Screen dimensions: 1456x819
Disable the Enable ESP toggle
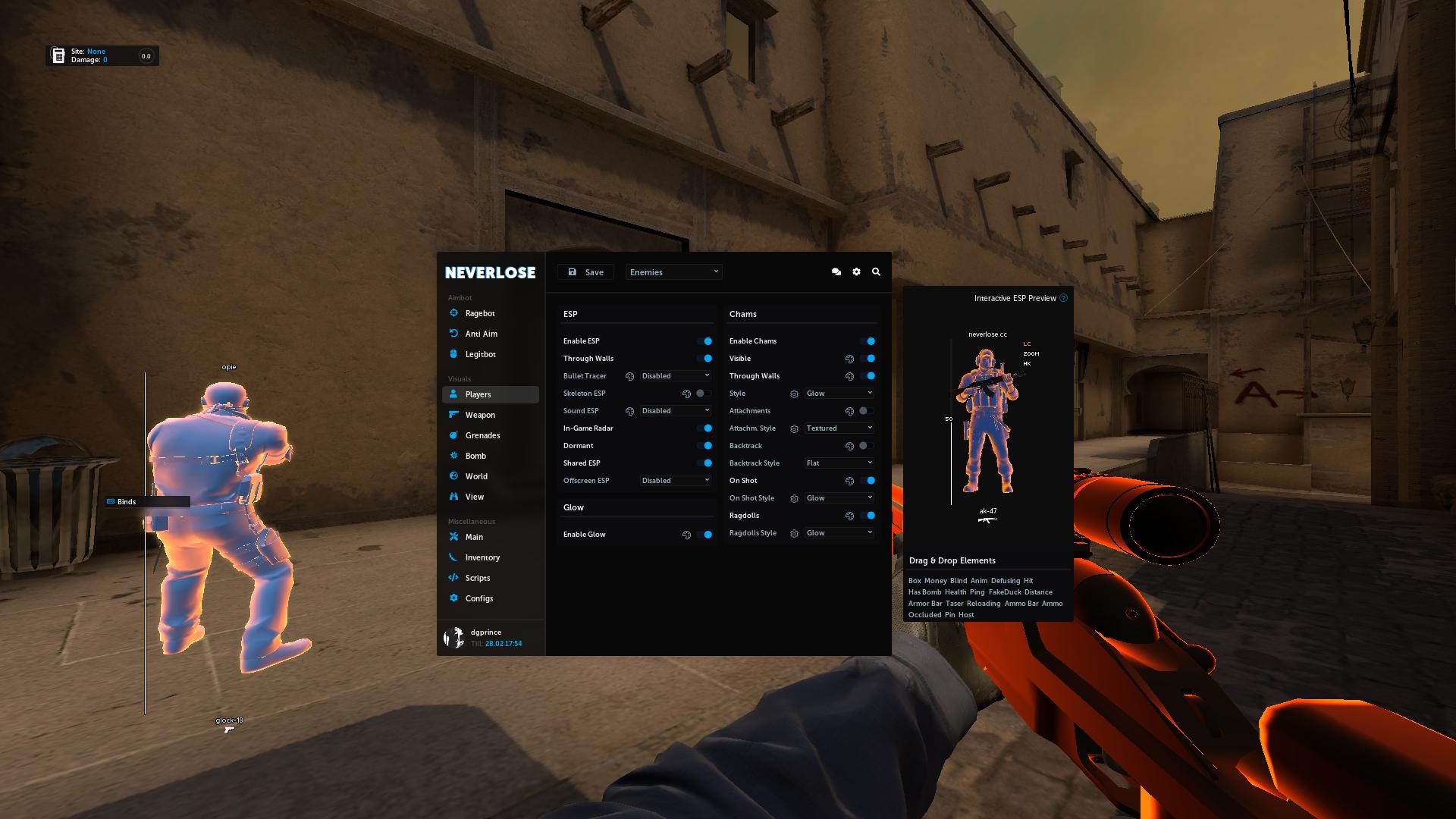pos(706,341)
